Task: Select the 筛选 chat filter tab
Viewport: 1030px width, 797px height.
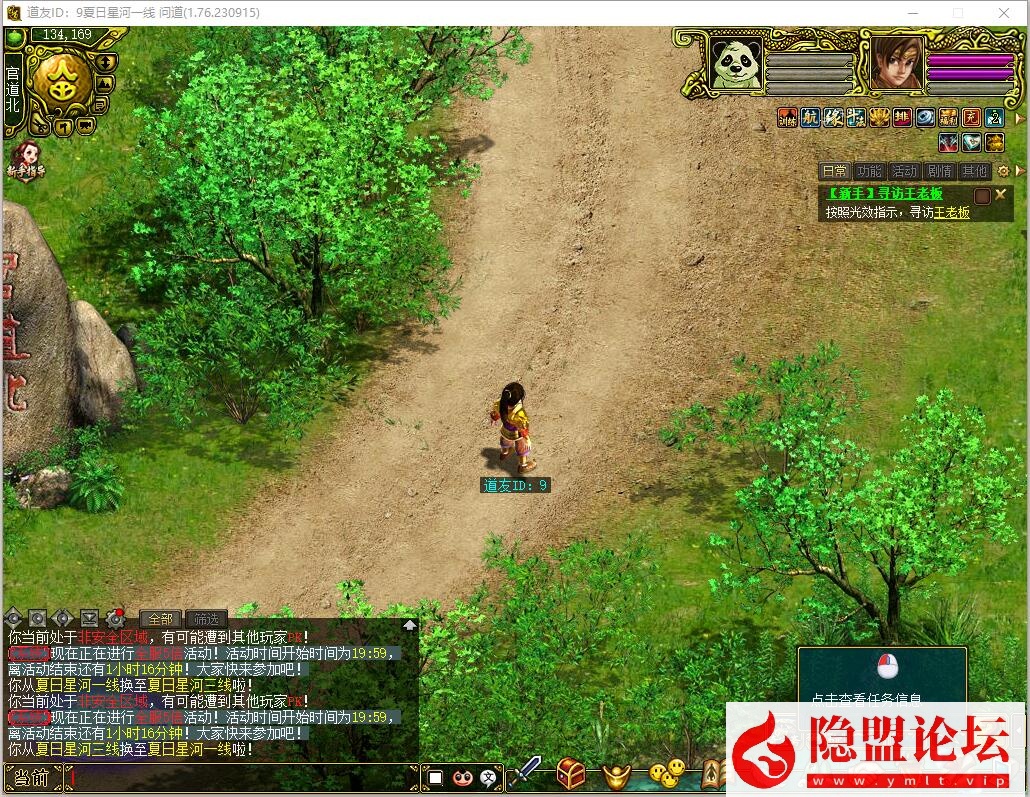Action: coord(205,619)
